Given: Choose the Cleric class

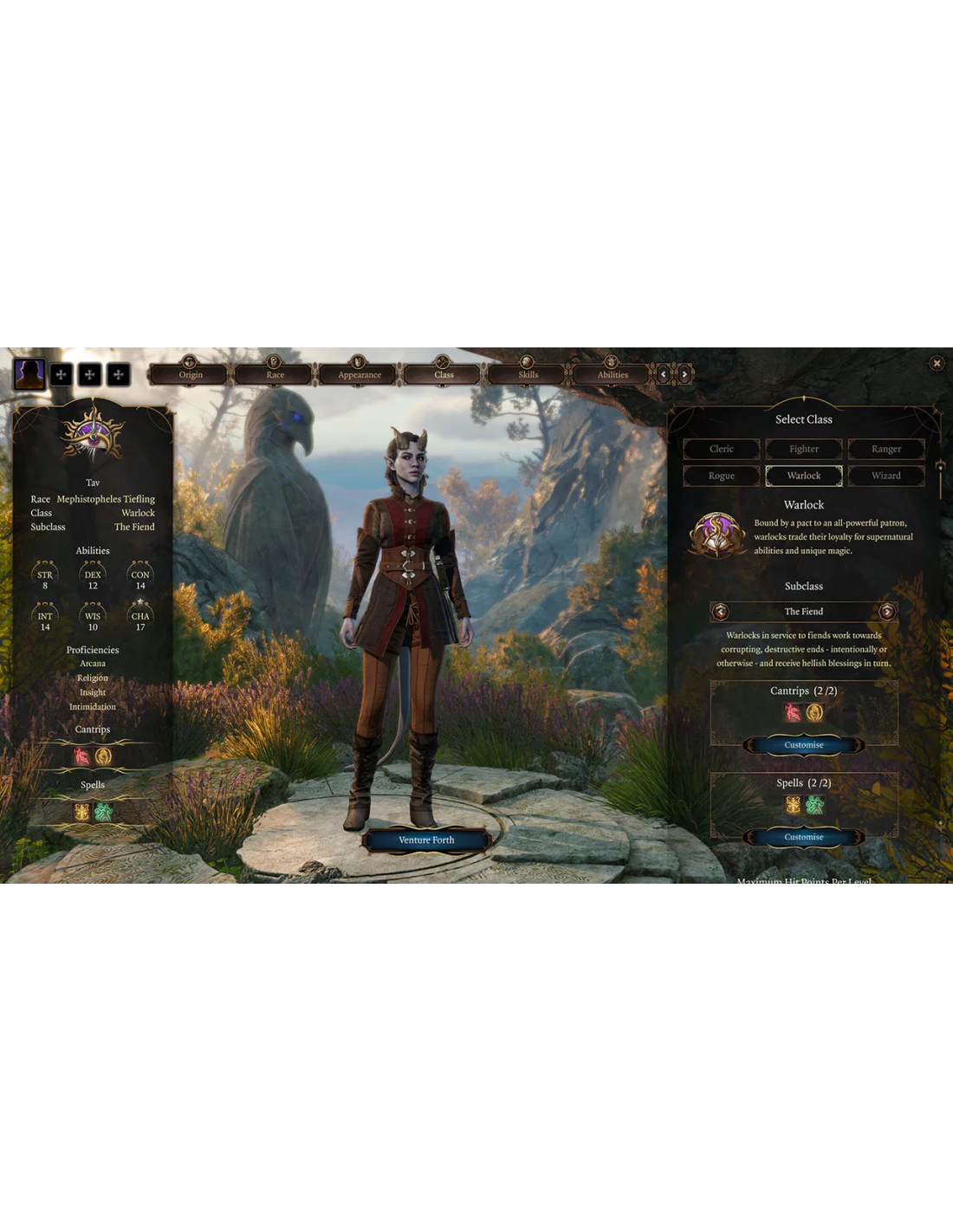Looking at the screenshot, I should (x=721, y=449).
